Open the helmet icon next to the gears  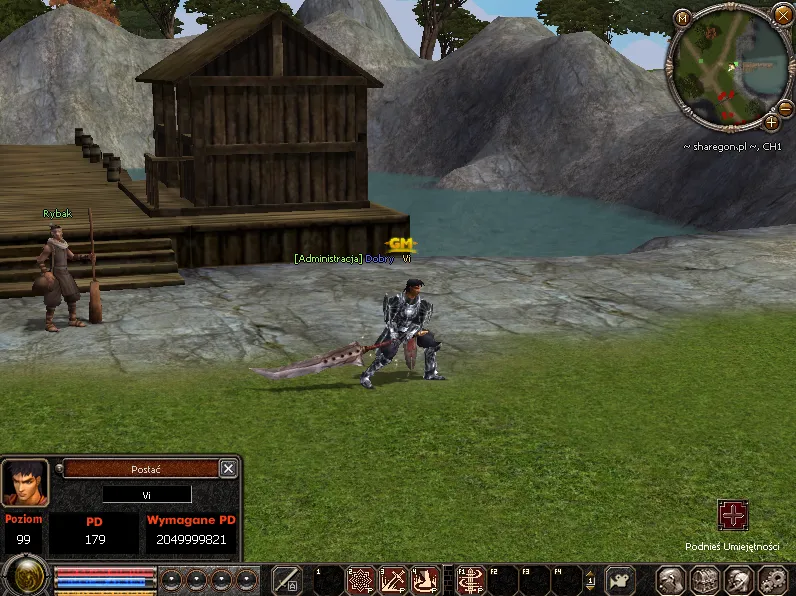tap(738, 580)
